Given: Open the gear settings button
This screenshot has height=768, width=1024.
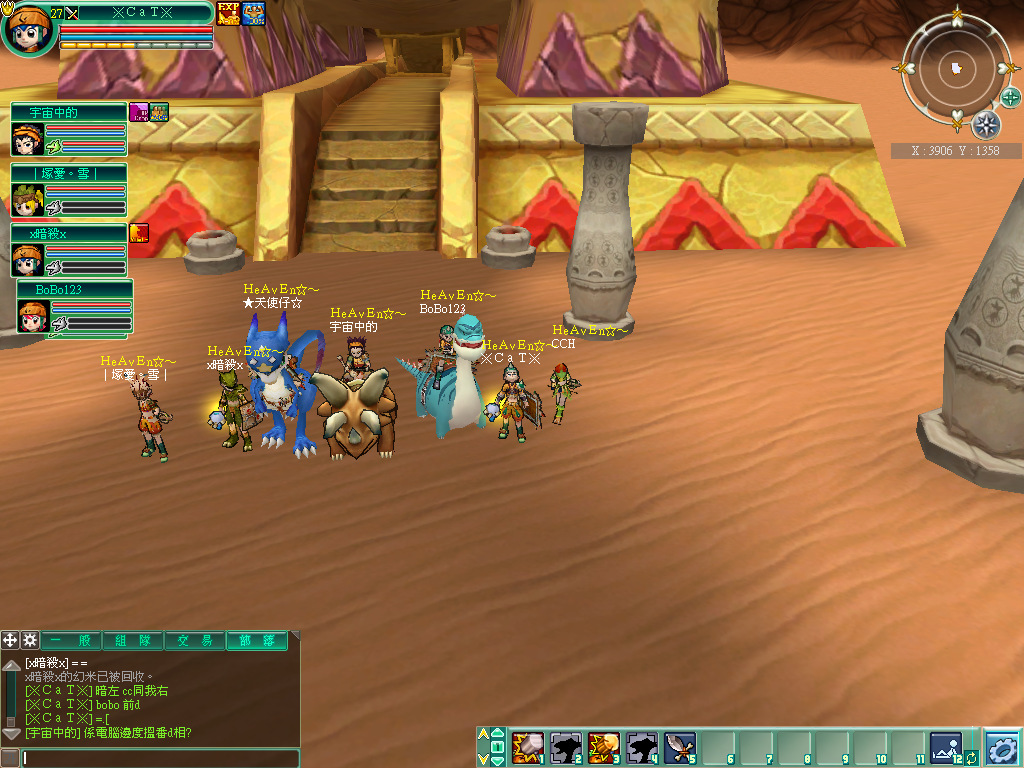Looking at the screenshot, I should pyautogui.click(x=1001, y=747).
